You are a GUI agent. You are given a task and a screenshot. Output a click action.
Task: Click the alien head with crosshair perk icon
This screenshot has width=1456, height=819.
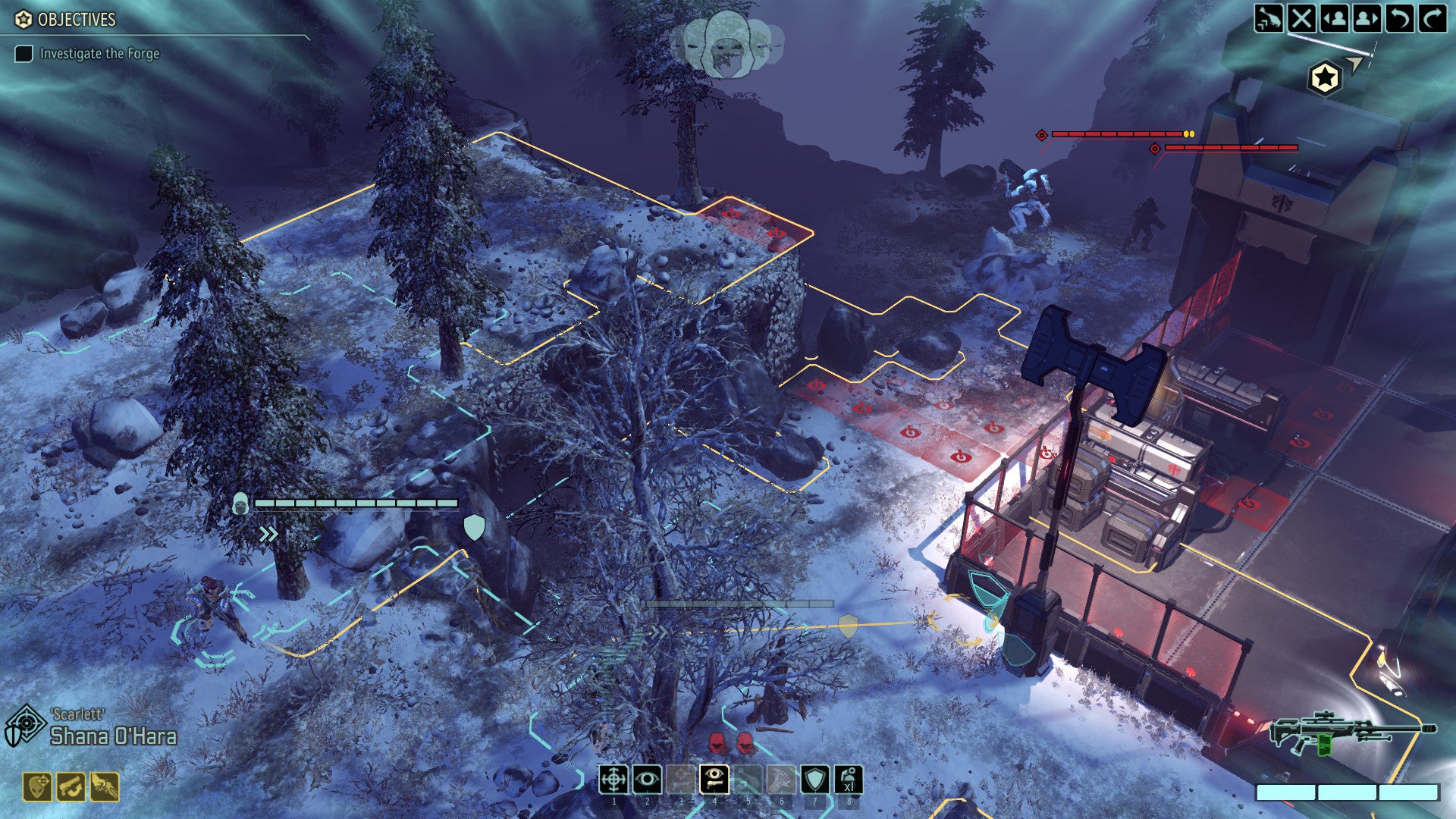coord(37,787)
